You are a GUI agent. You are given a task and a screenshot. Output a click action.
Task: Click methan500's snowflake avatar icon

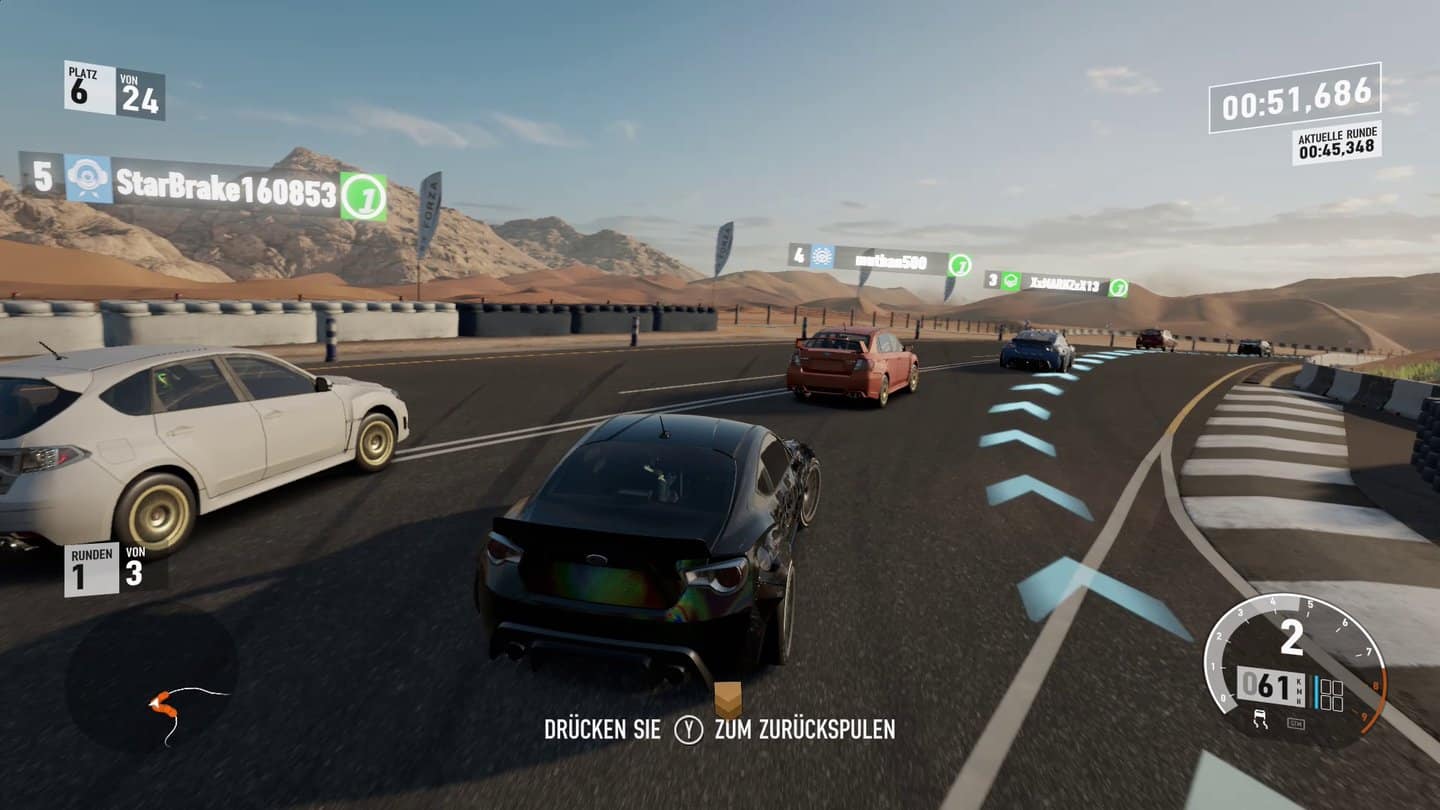click(x=822, y=258)
